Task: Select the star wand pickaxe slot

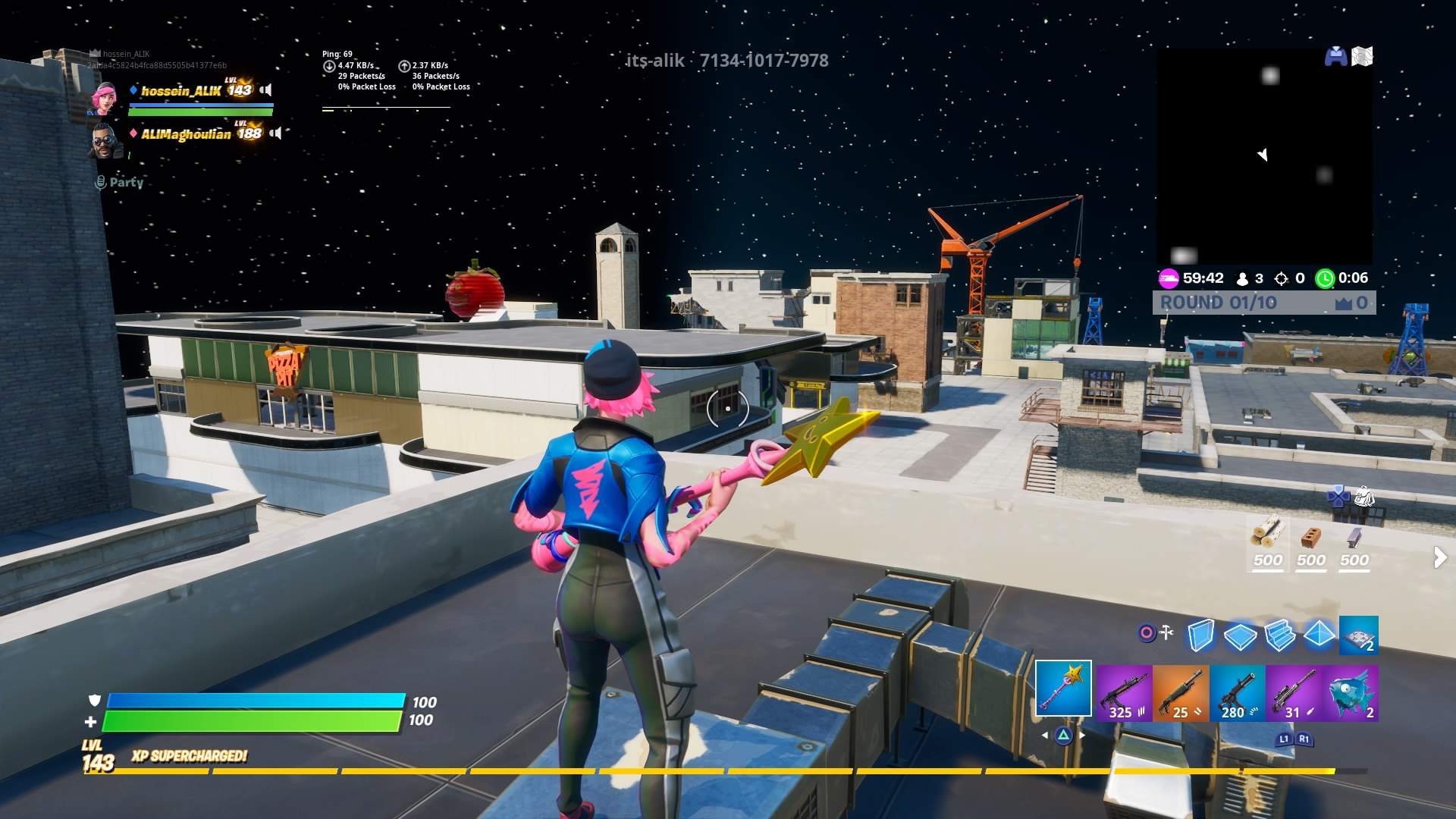Action: [1063, 689]
